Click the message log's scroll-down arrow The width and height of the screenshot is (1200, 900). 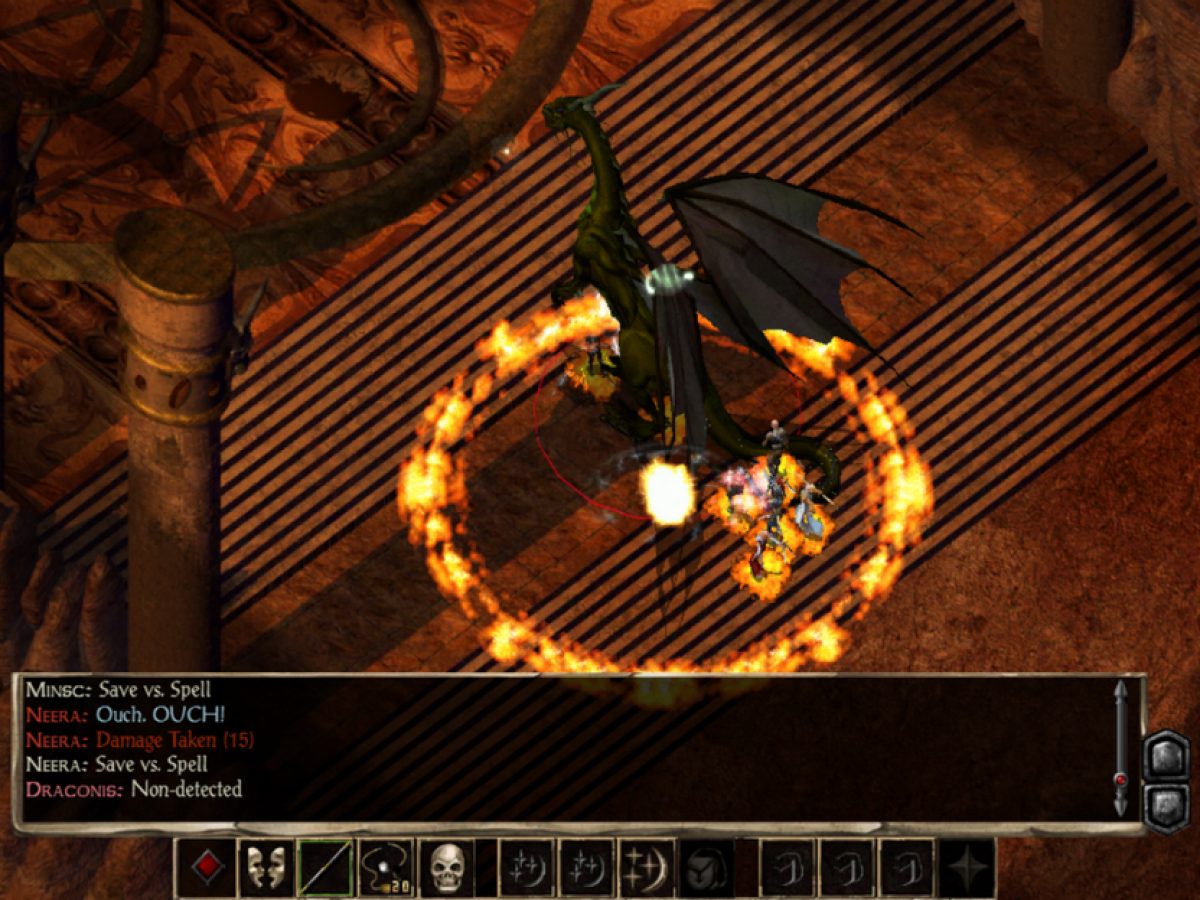[1121, 806]
